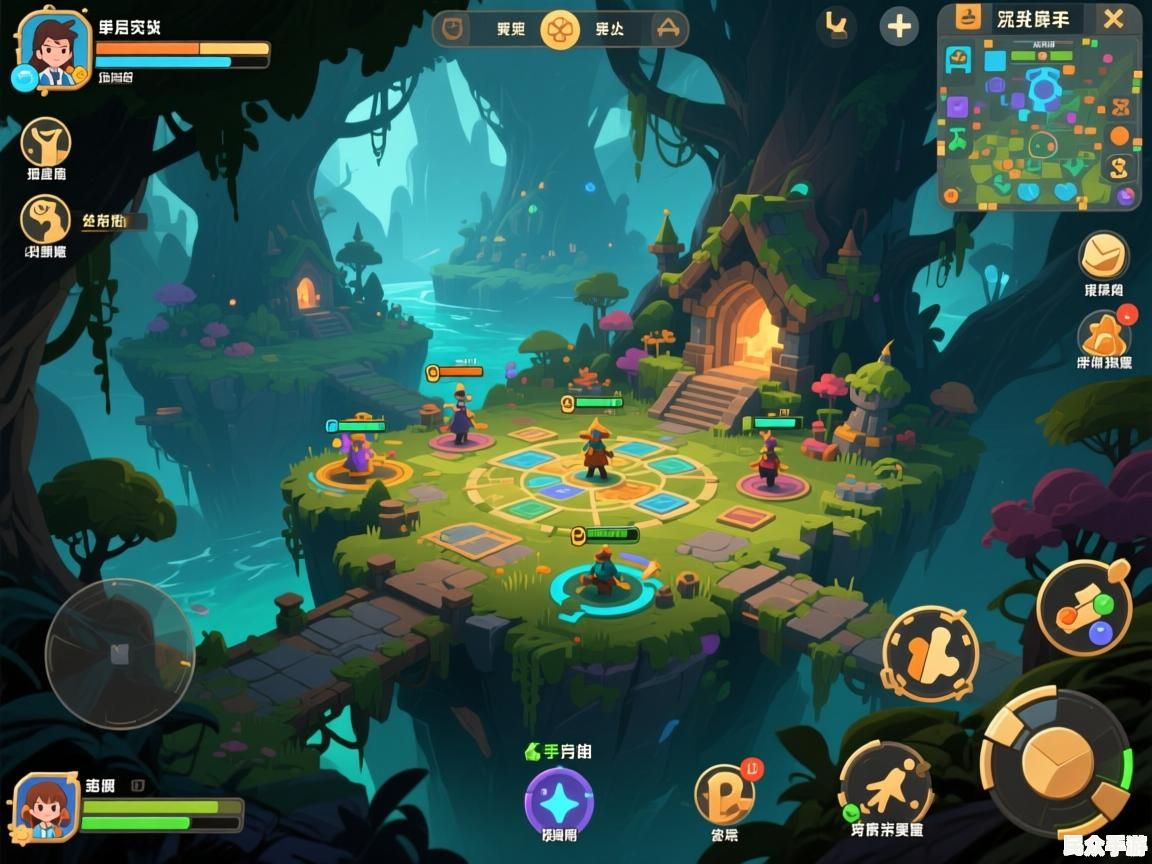This screenshot has height=864, width=1152.
Task: Close the minimap panel
Action: tap(1113, 19)
